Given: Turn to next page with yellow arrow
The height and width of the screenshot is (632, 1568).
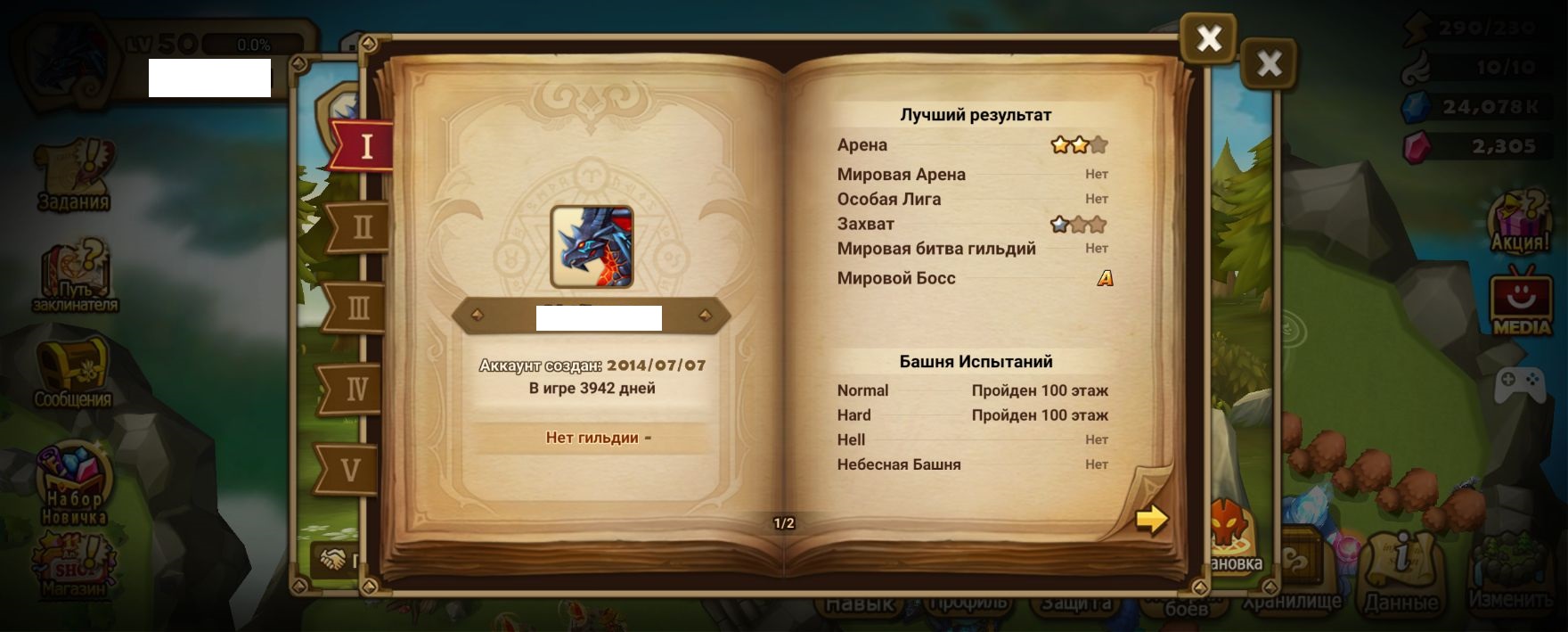Looking at the screenshot, I should click(1151, 519).
